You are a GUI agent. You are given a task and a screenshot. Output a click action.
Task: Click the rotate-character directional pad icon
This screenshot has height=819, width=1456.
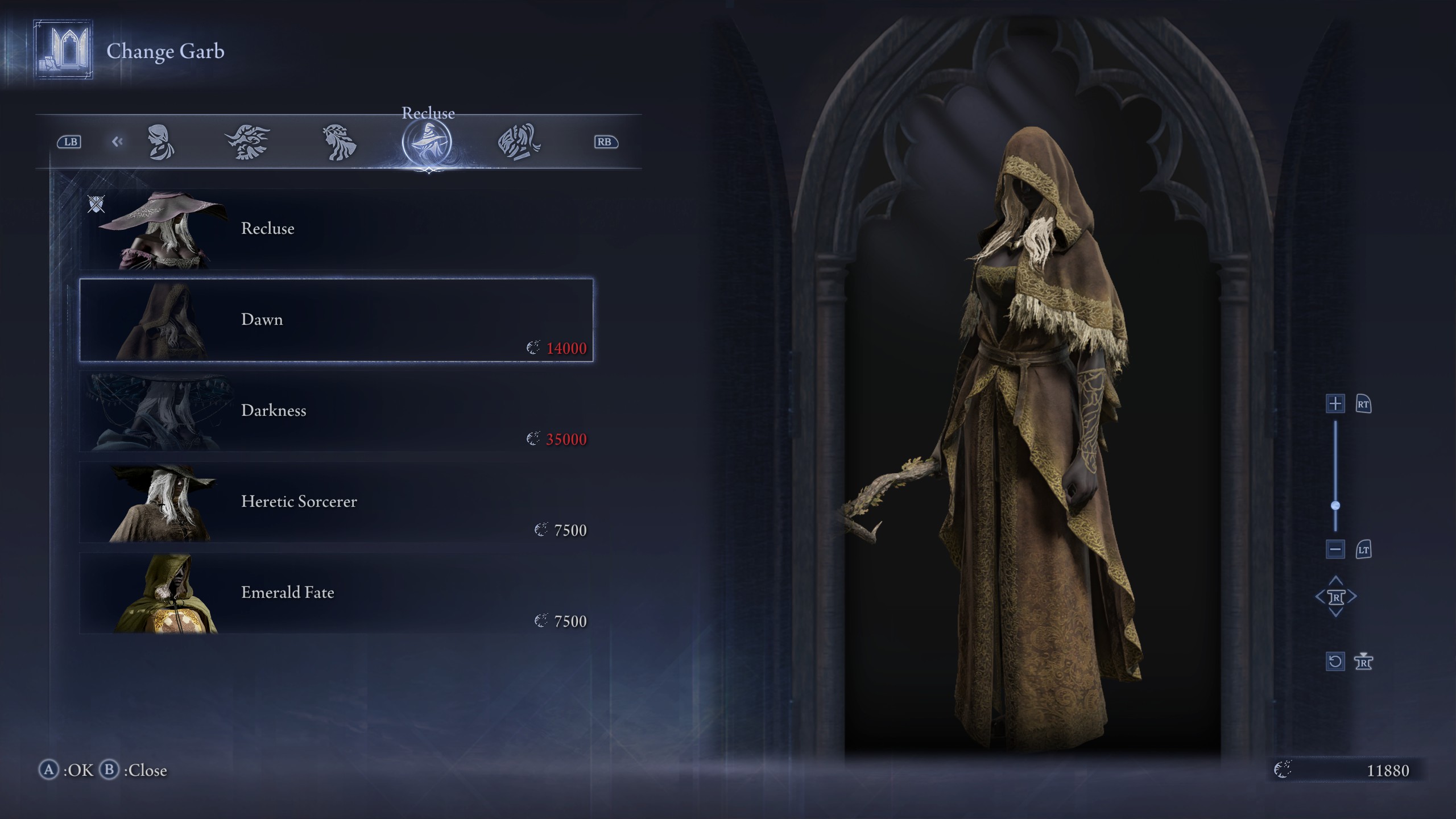tap(1337, 596)
